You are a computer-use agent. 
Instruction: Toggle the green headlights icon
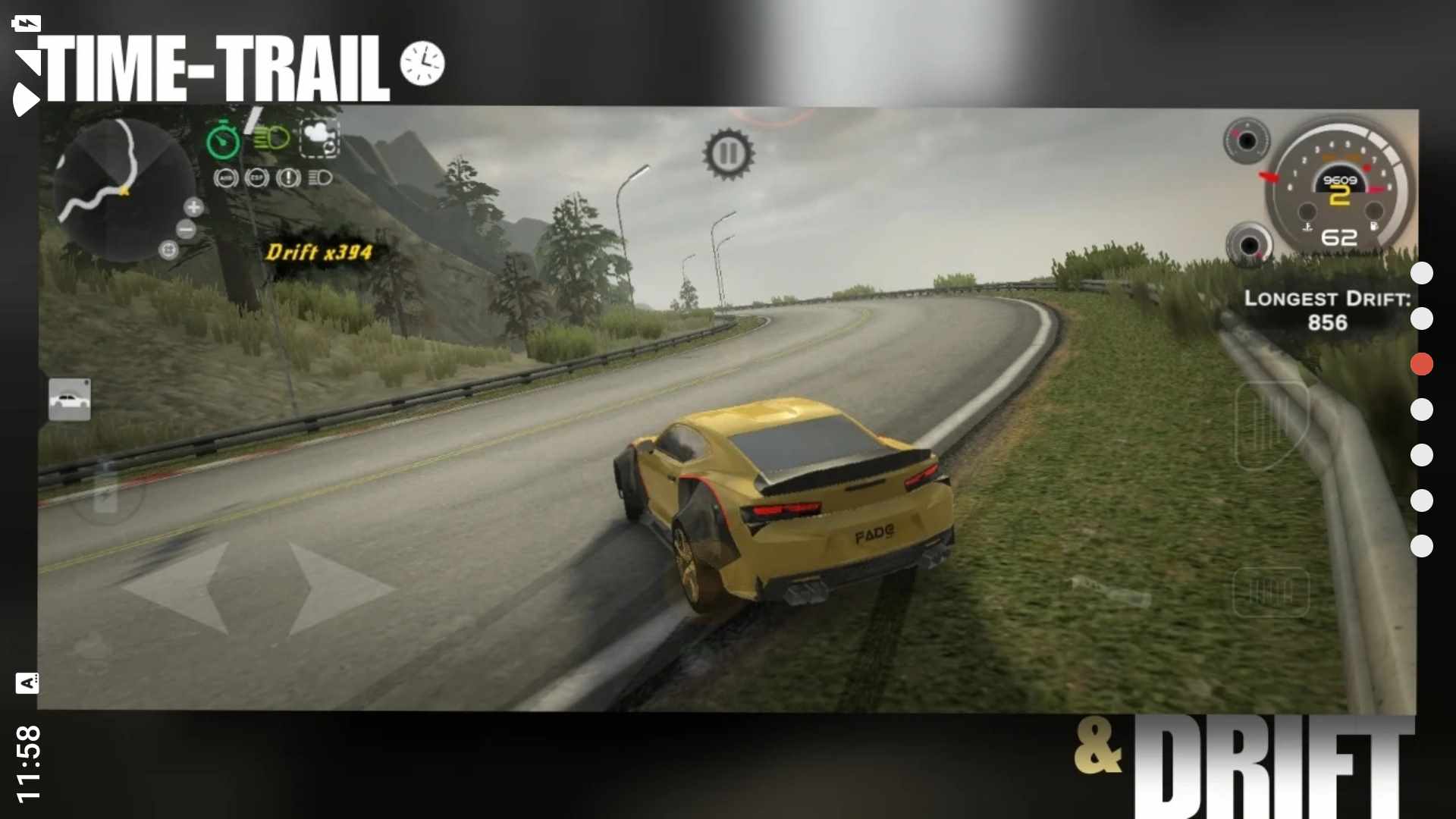coord(271,139)
